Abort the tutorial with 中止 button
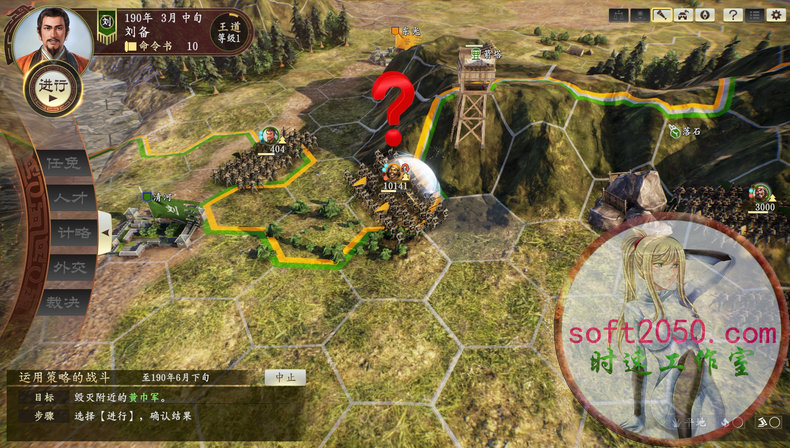 click(285, 378)
